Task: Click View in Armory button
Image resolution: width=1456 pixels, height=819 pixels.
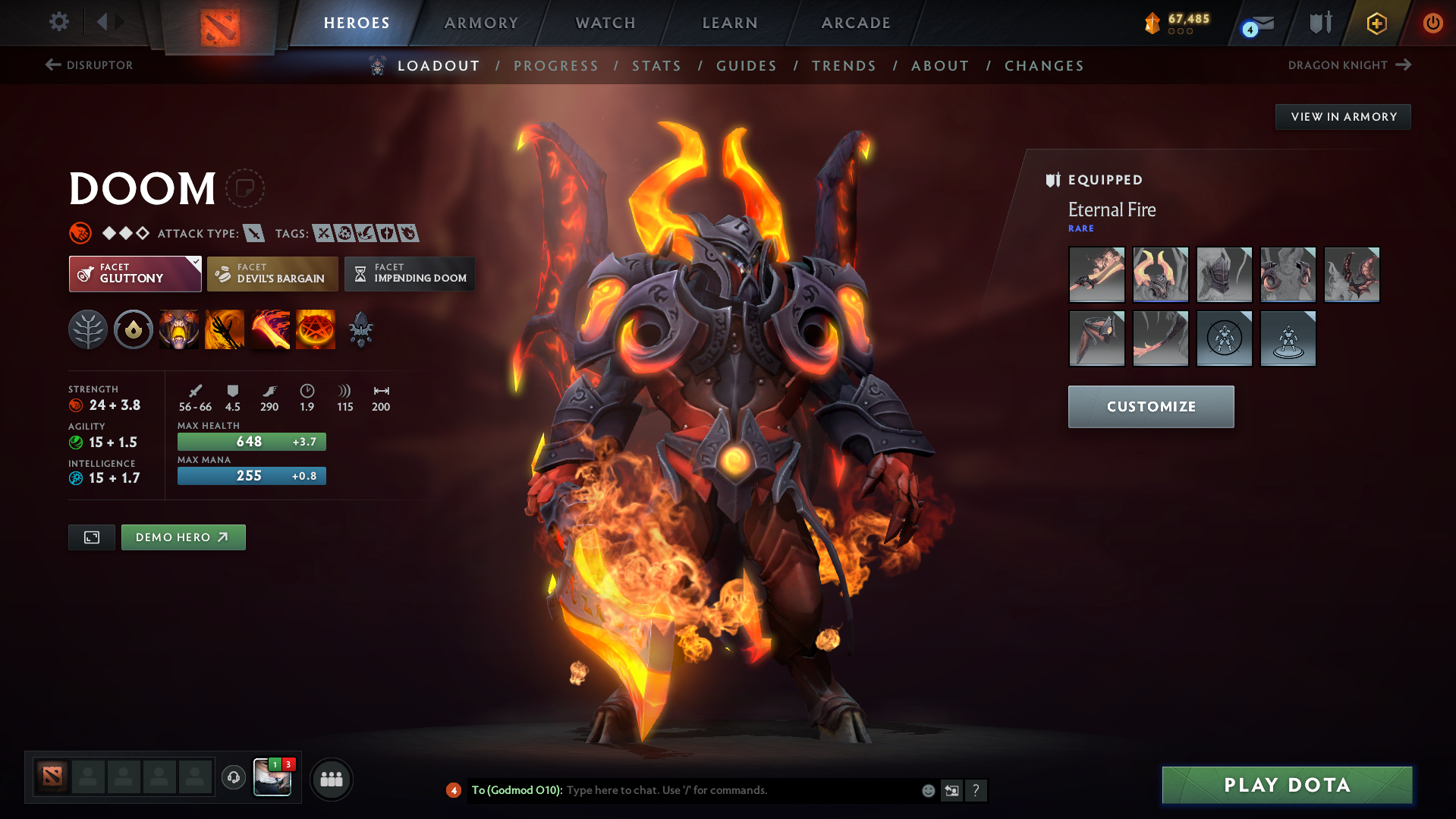Action: pyautogui.click(x=1343, y=117)
